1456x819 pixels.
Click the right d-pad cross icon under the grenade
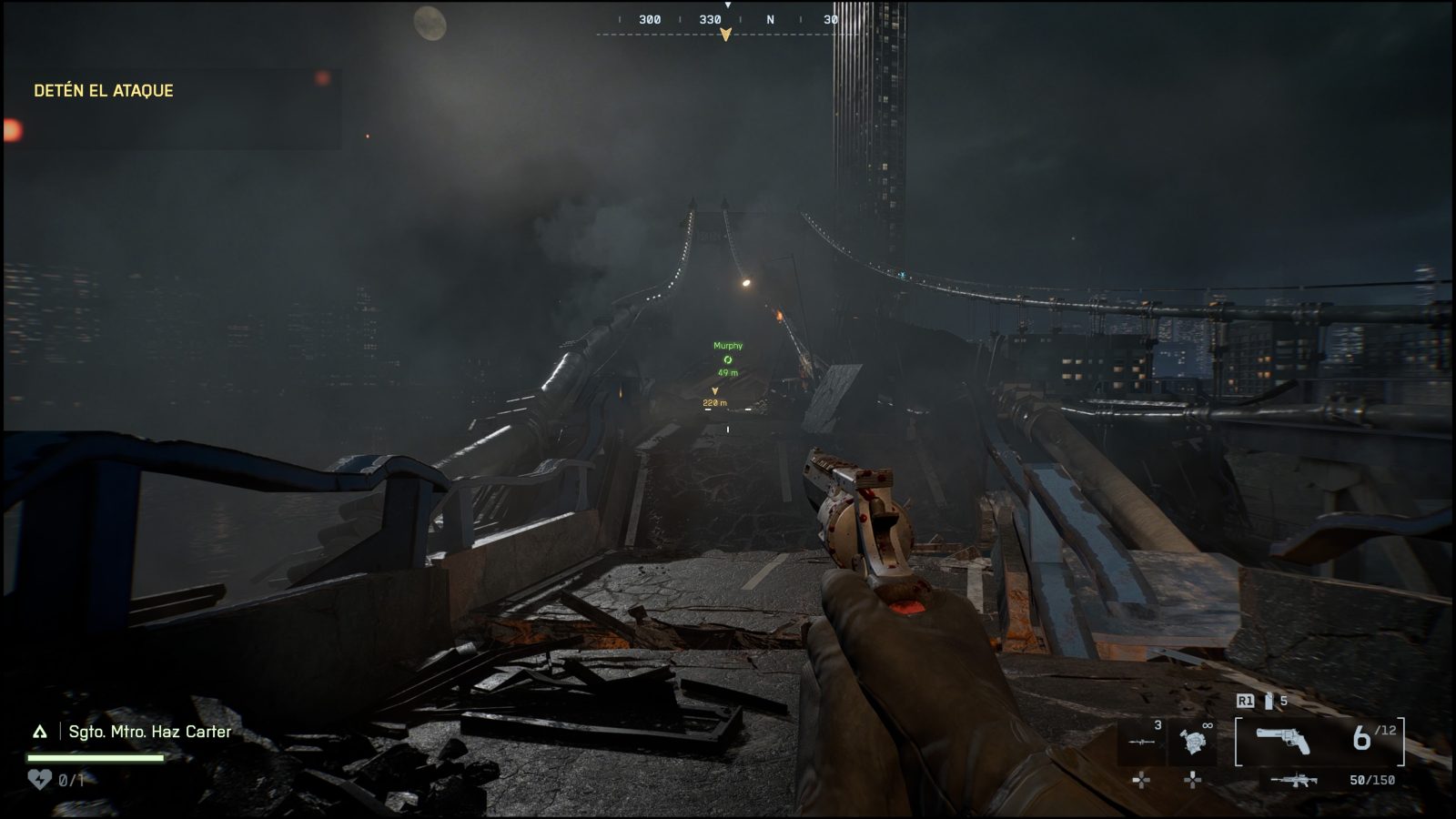[x=1193, y=780]
